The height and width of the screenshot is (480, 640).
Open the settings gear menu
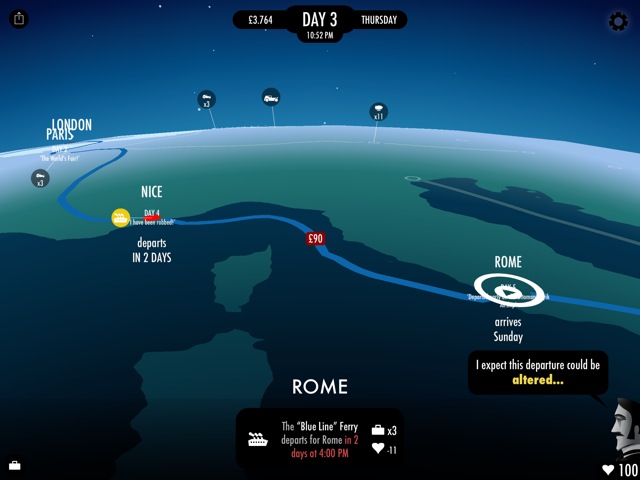[618, 21]
